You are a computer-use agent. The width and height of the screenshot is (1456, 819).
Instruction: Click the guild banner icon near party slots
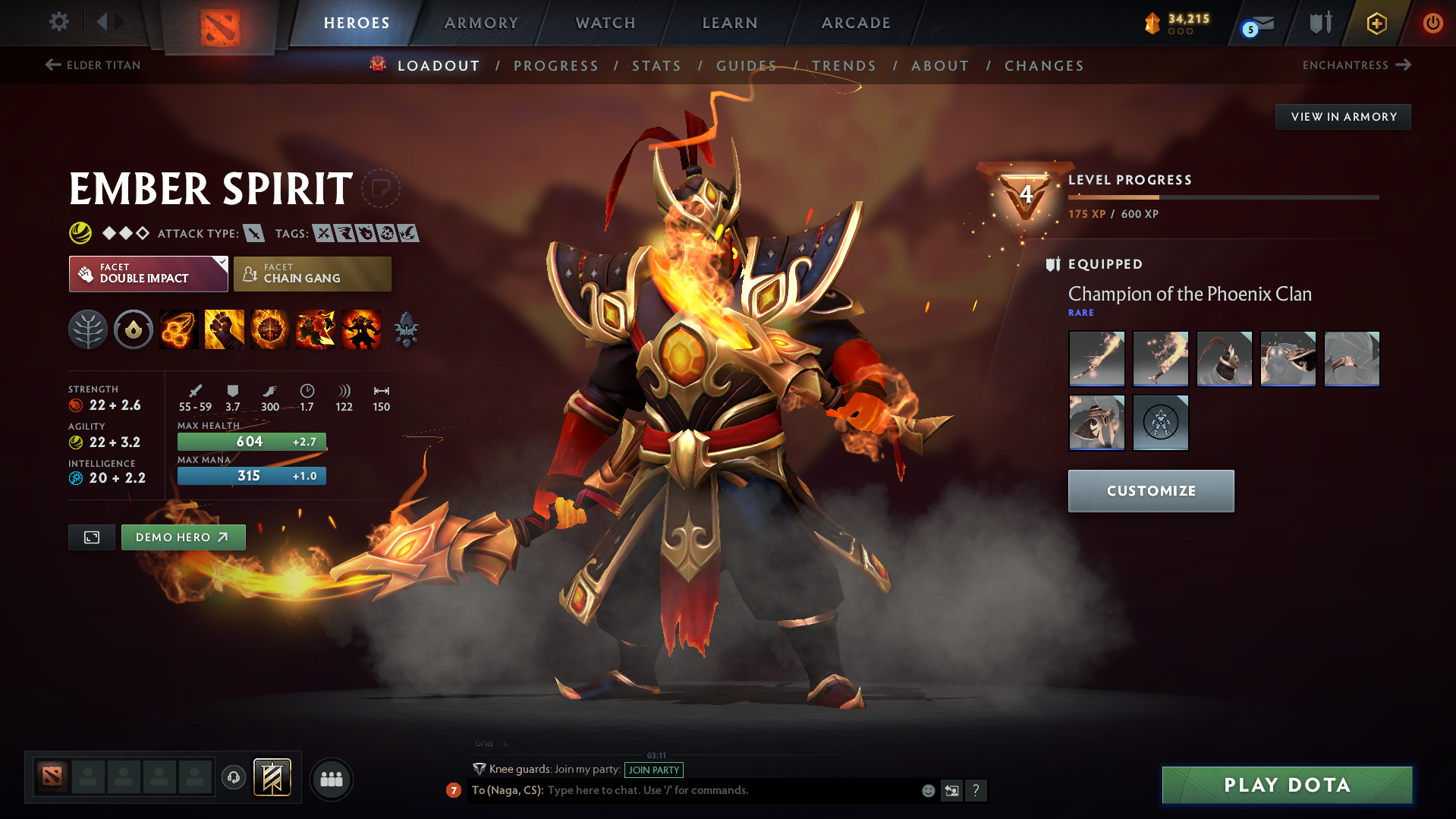click(272, 778)
